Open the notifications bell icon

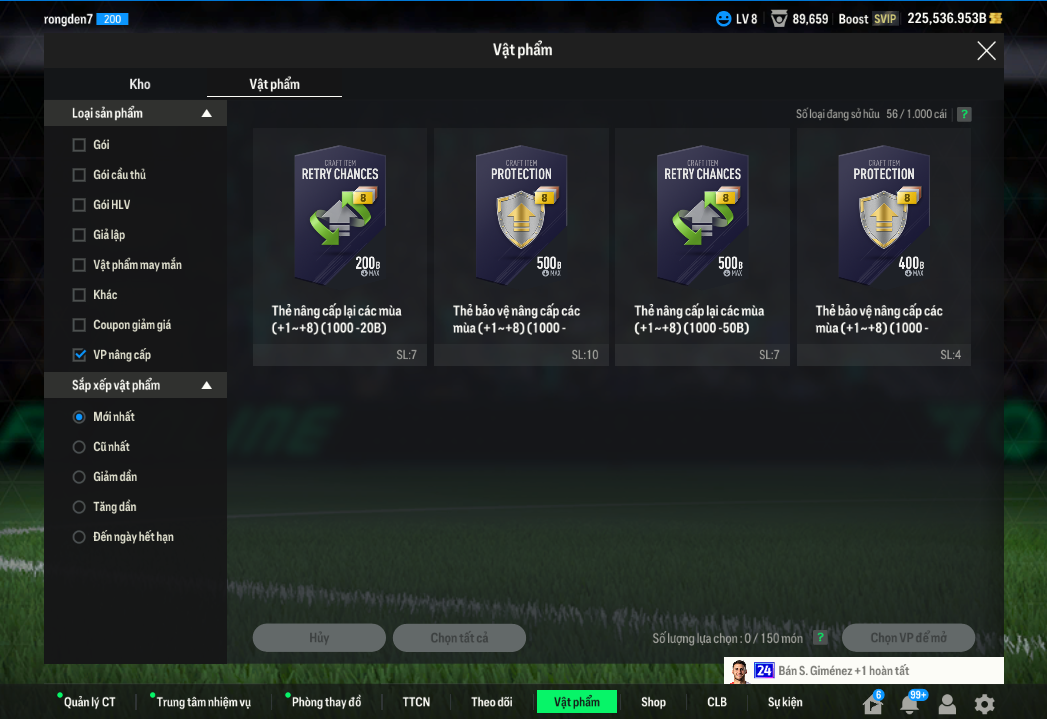(909, 703)
